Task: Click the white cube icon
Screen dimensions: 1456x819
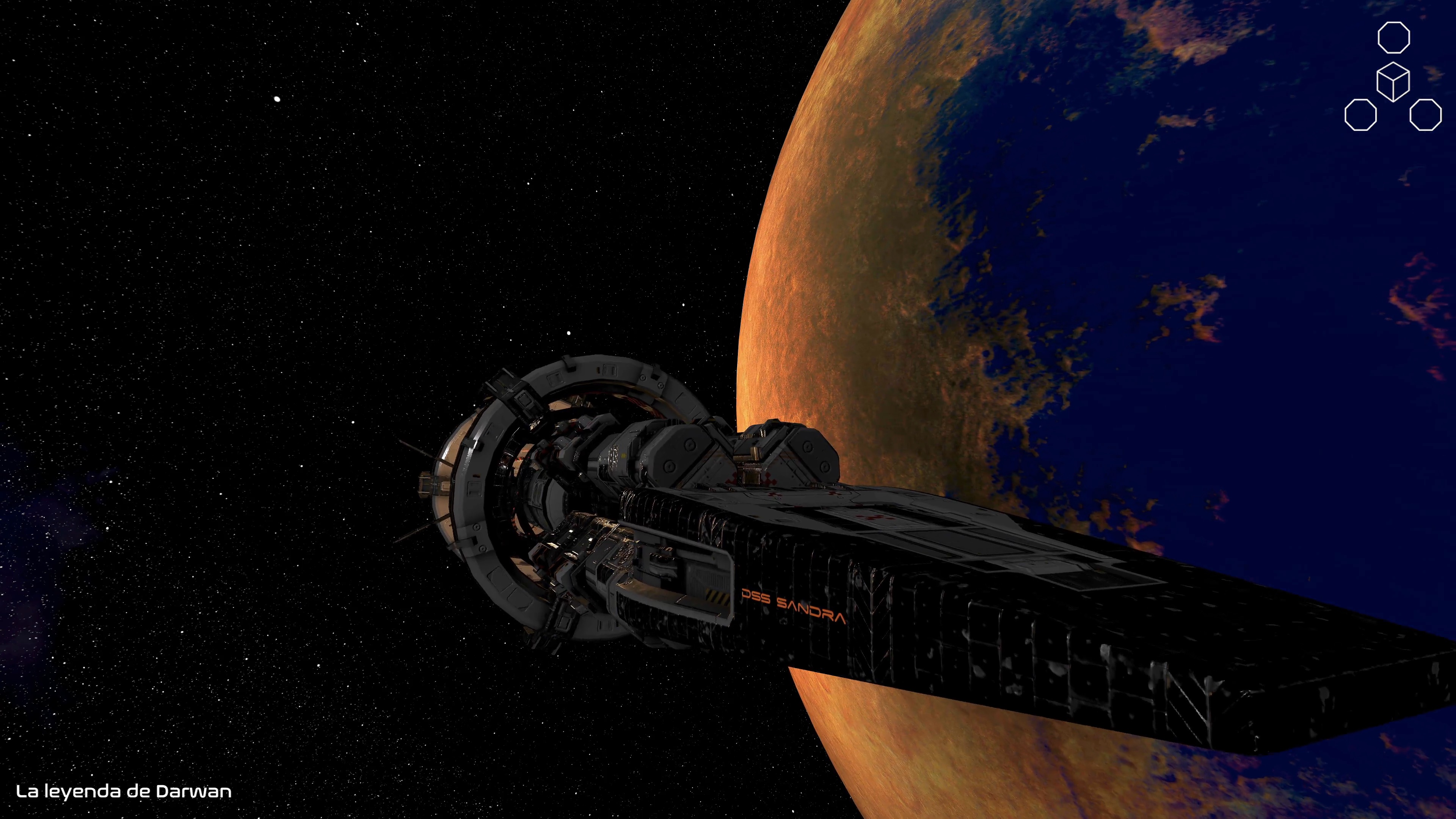Action: 1393,82
